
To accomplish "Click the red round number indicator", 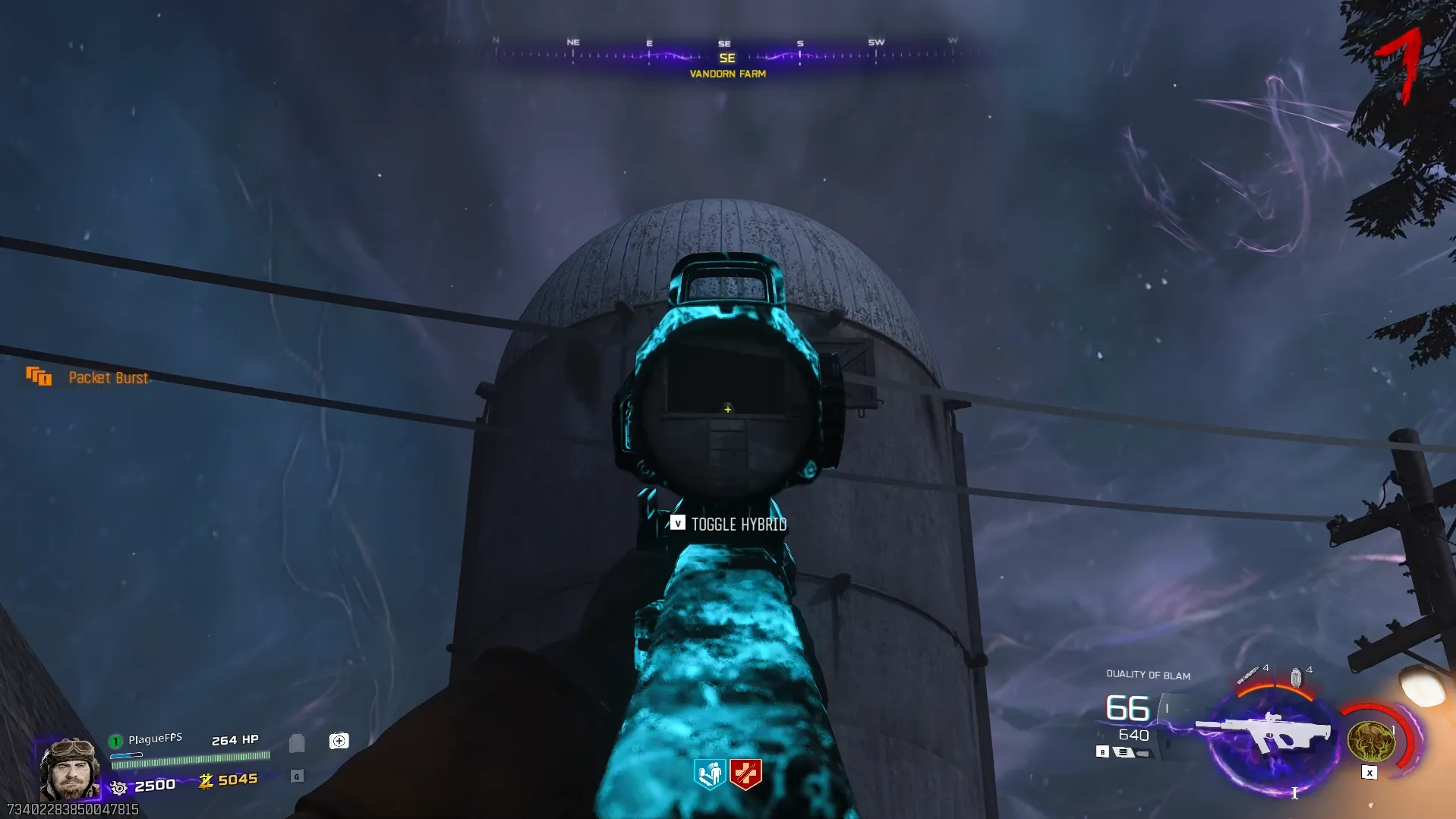I will click(1402, 65).
